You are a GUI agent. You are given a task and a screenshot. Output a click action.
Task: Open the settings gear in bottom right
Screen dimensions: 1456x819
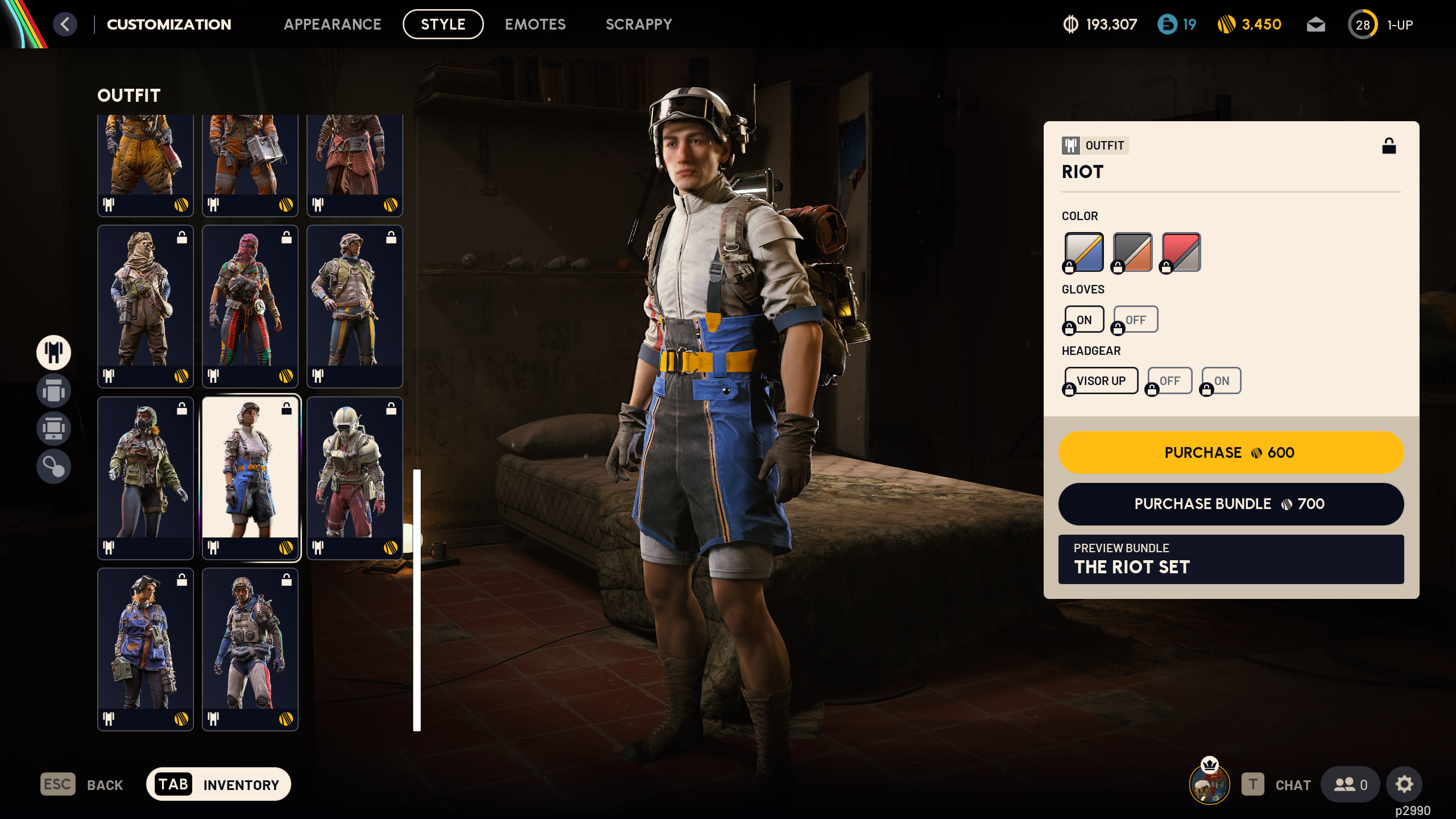tap(1404, 784)
